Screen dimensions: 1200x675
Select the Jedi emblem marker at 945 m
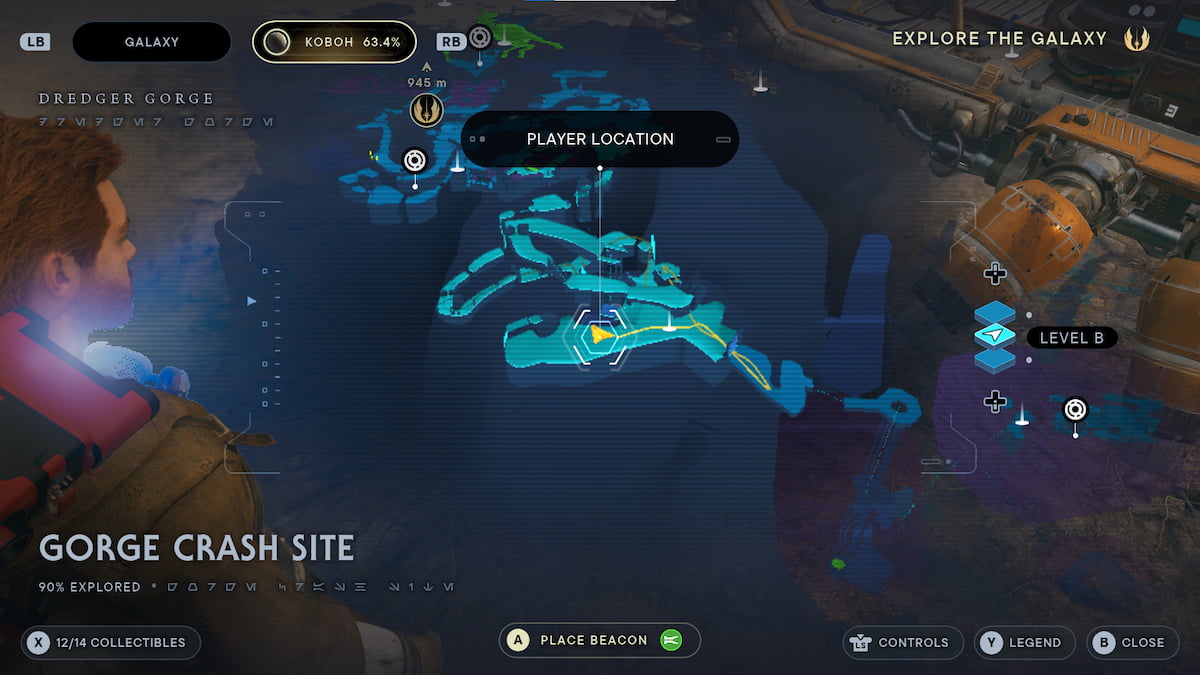(426, 111)
